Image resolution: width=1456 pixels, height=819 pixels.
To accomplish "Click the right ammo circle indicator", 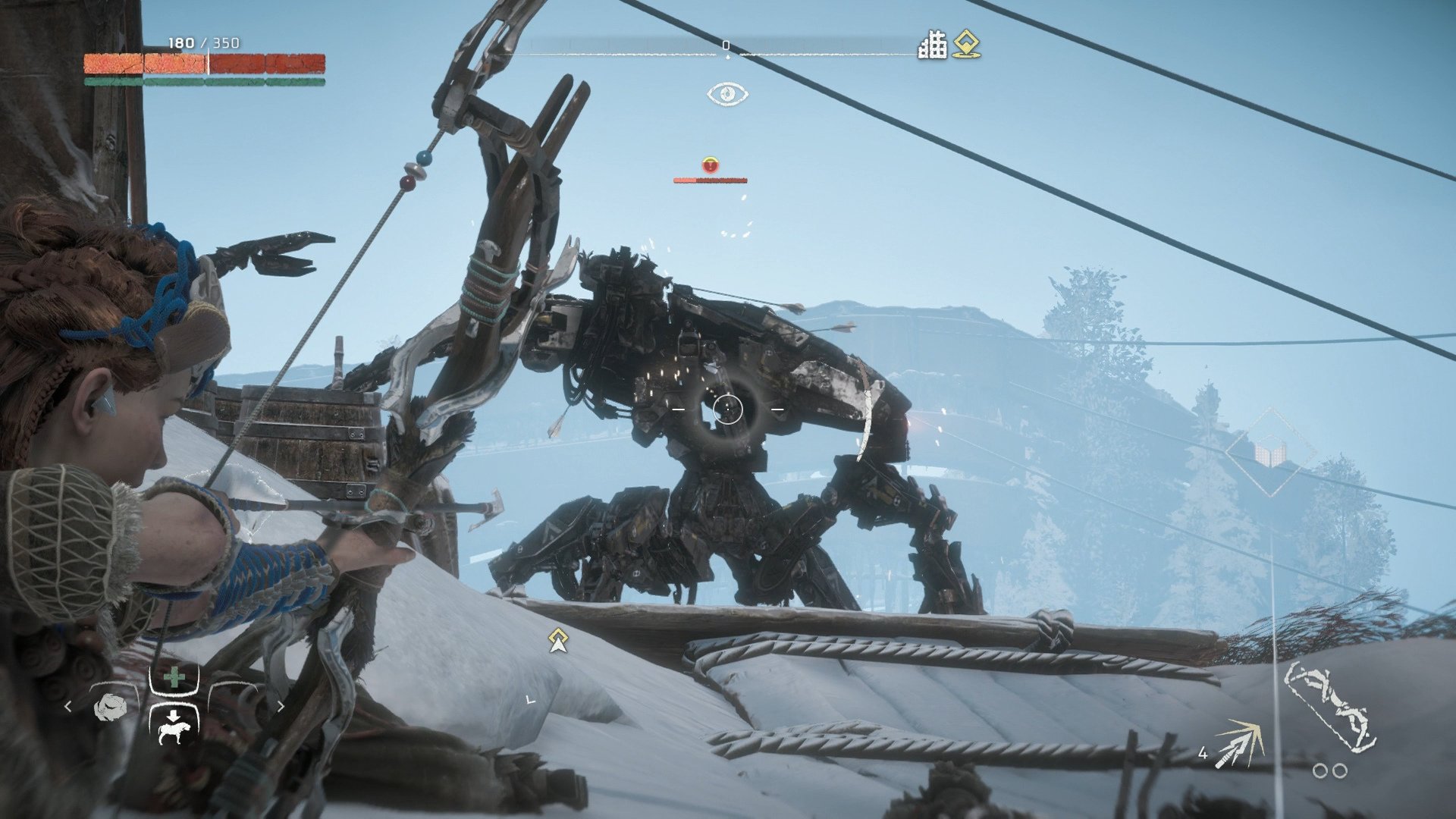I will tap(1338, 771).
